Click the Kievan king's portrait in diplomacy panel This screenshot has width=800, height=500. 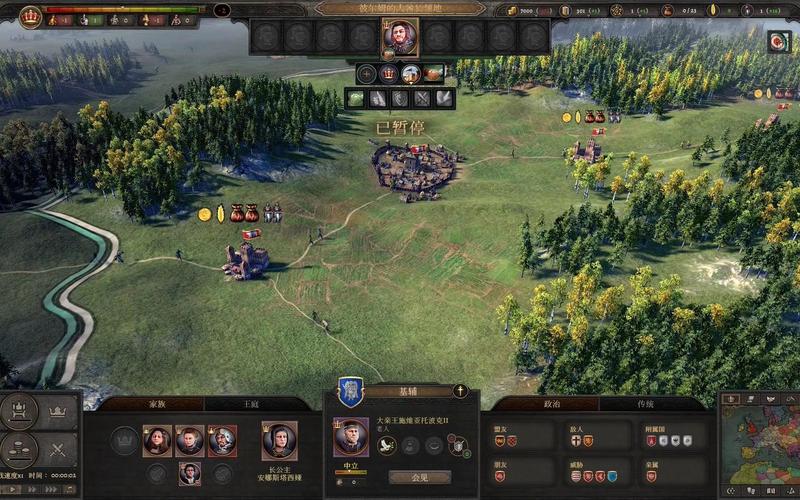pos(351,436)
